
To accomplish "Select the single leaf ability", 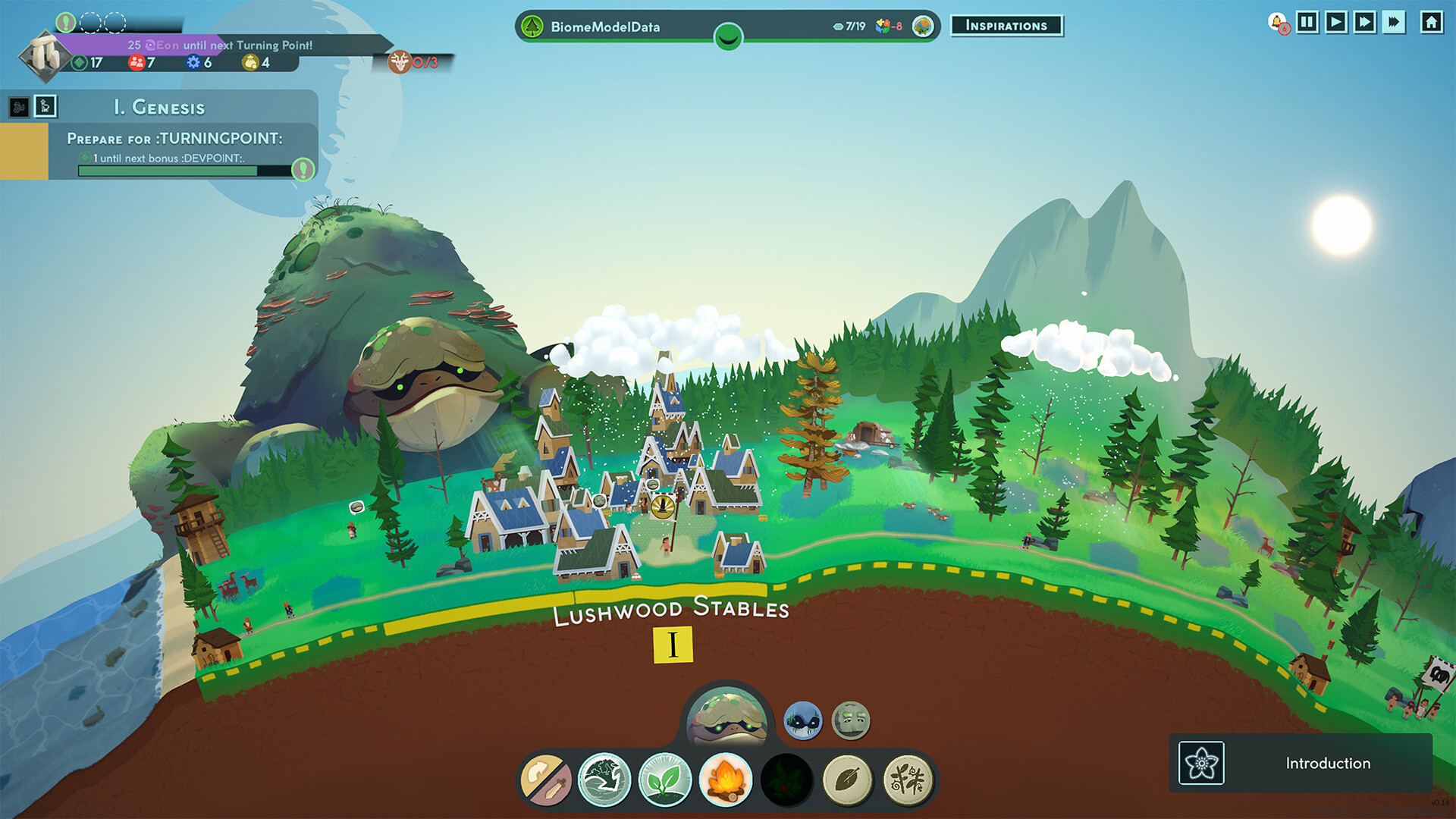I will pyautogui.click(x=847, y=780).
